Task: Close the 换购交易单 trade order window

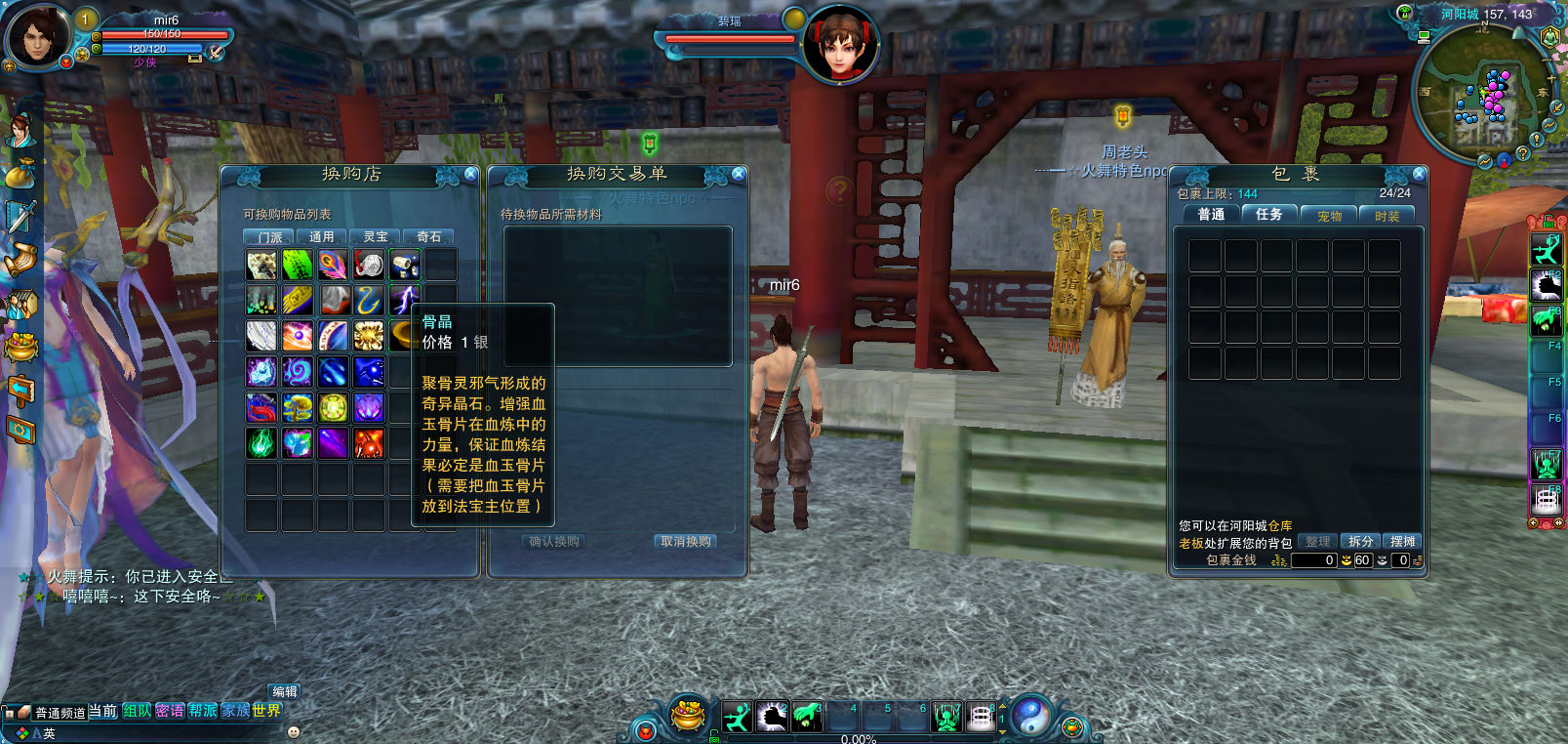Action: coord(739,174)
